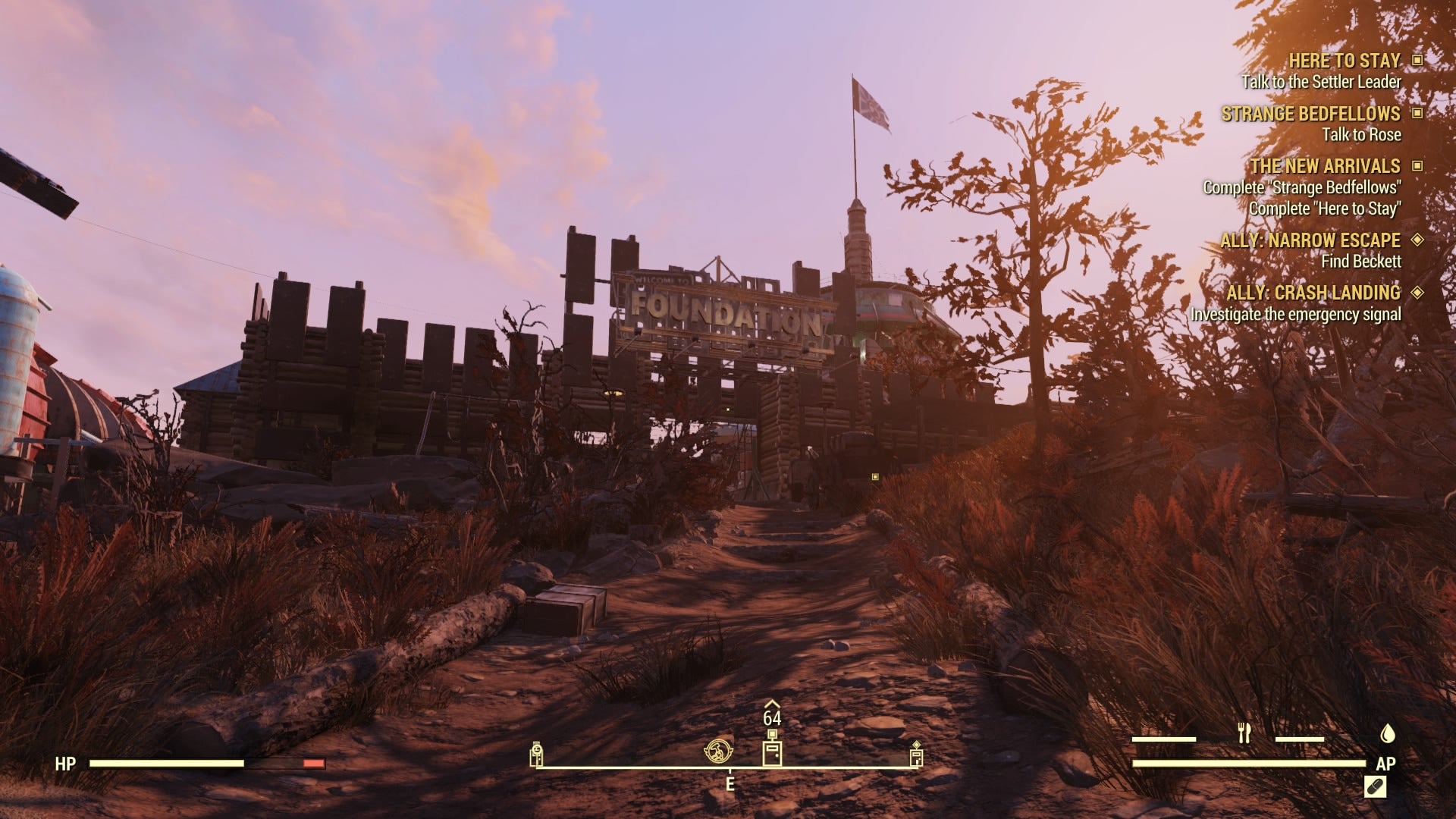Screen dimensions: 1456x819
Task: Select the HERE TO STAY quest heading
Action: point(1346,61)
